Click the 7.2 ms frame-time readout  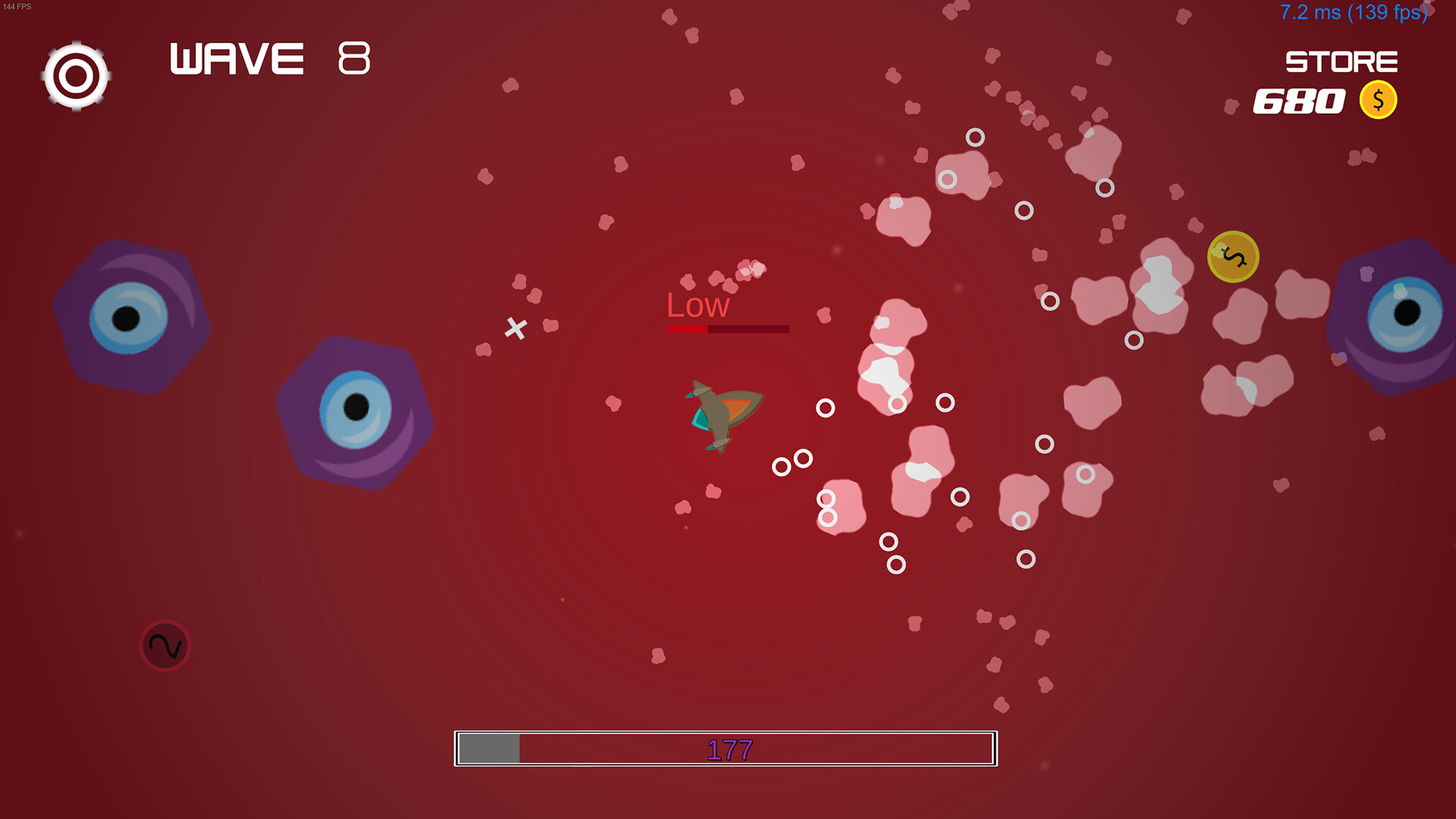pyautogui.click(x=1354, y=12)
